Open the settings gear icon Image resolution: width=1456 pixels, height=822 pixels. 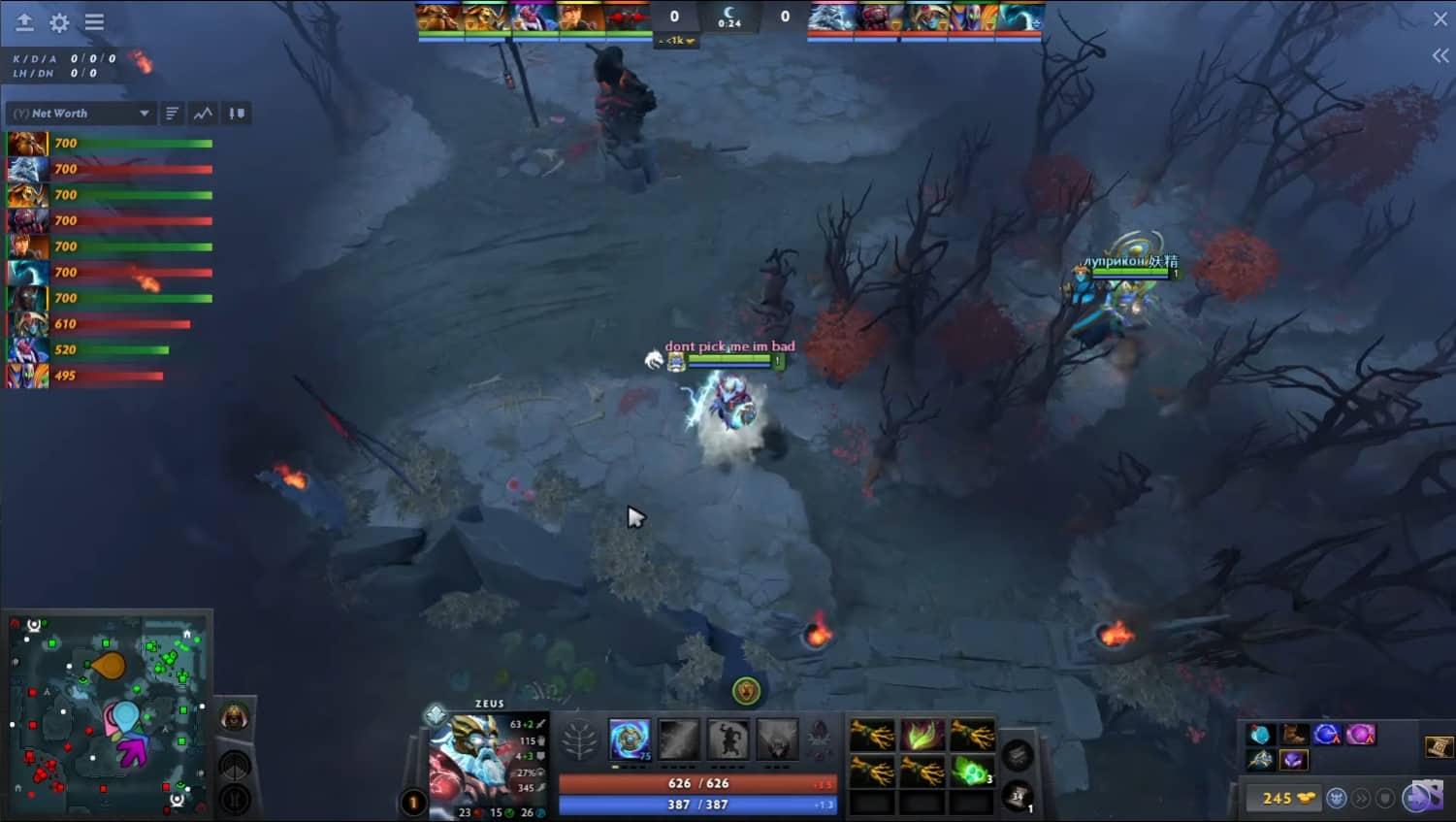coord(59,22)
